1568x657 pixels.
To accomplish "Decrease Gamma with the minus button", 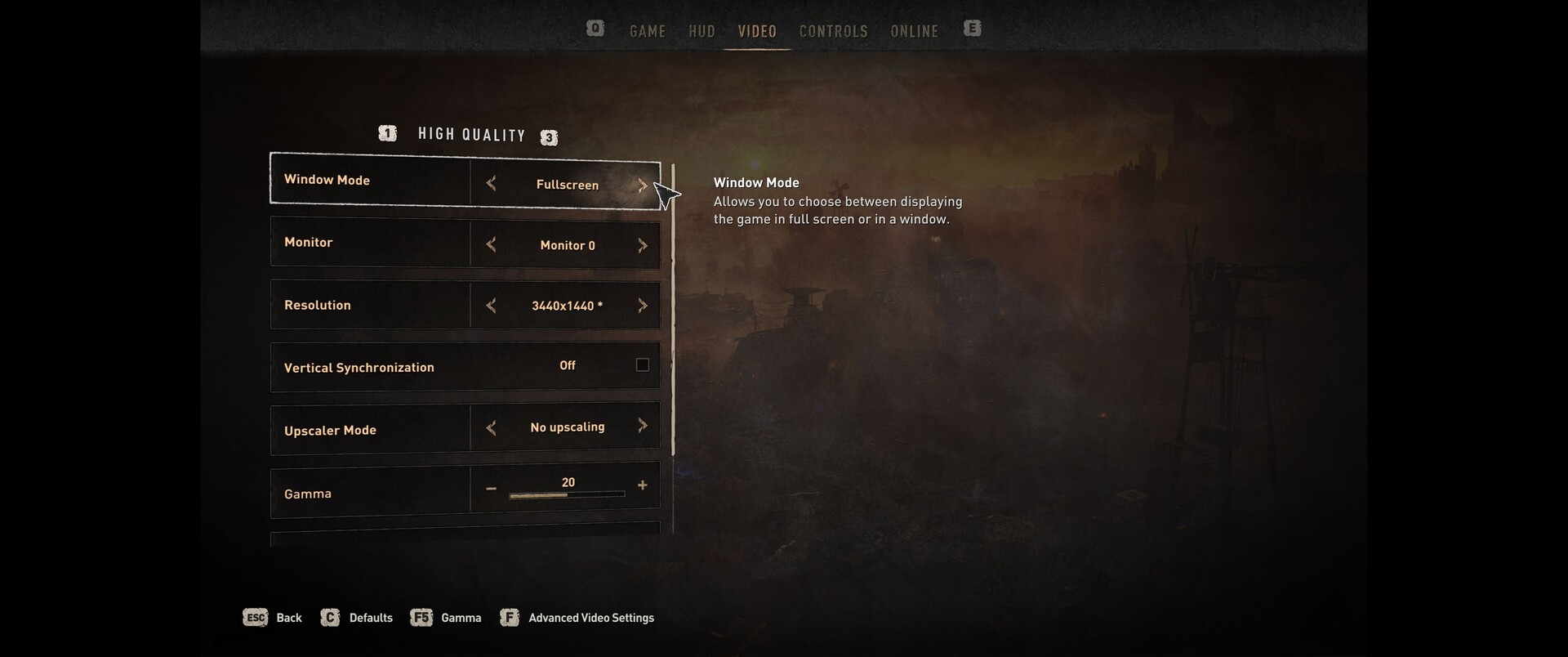I will coord(491,489).
